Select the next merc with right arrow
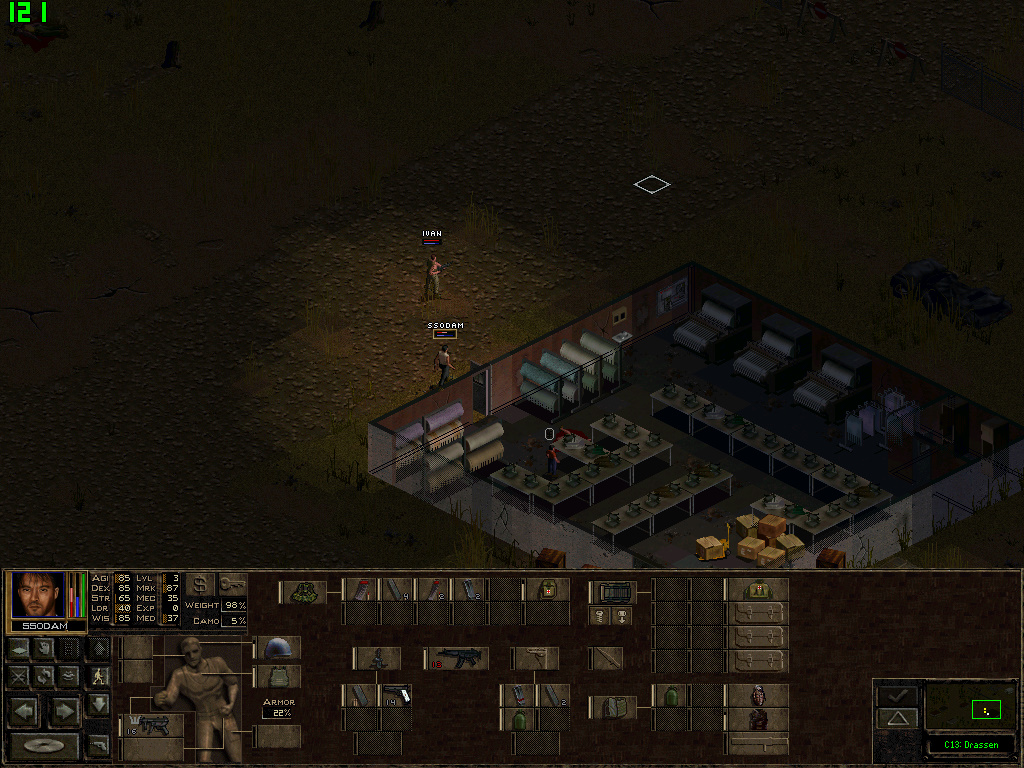 click(x=64, y=711)
